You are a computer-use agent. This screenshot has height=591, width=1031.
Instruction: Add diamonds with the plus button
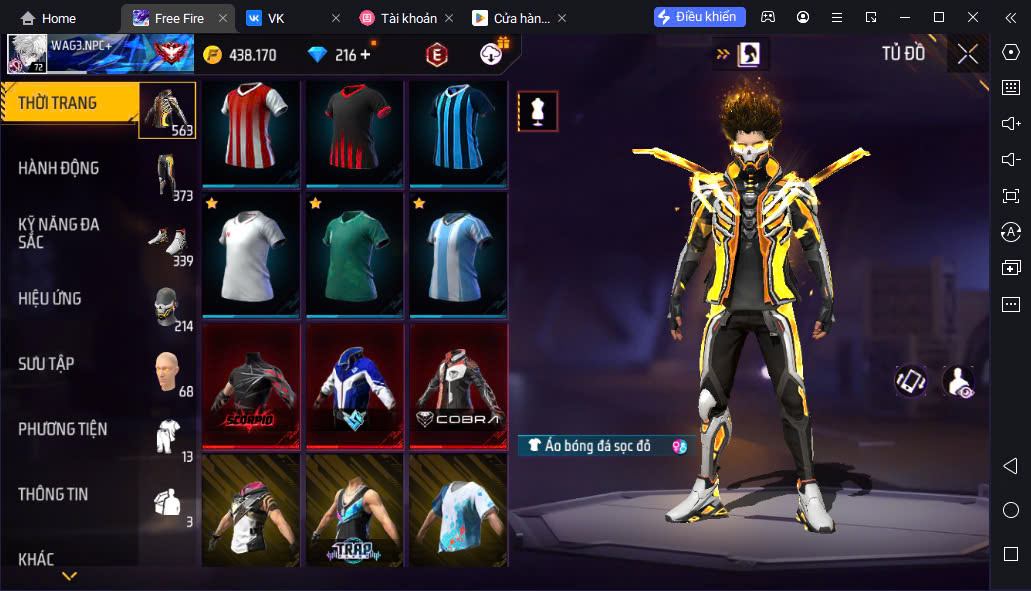click(x=365, y=55)
